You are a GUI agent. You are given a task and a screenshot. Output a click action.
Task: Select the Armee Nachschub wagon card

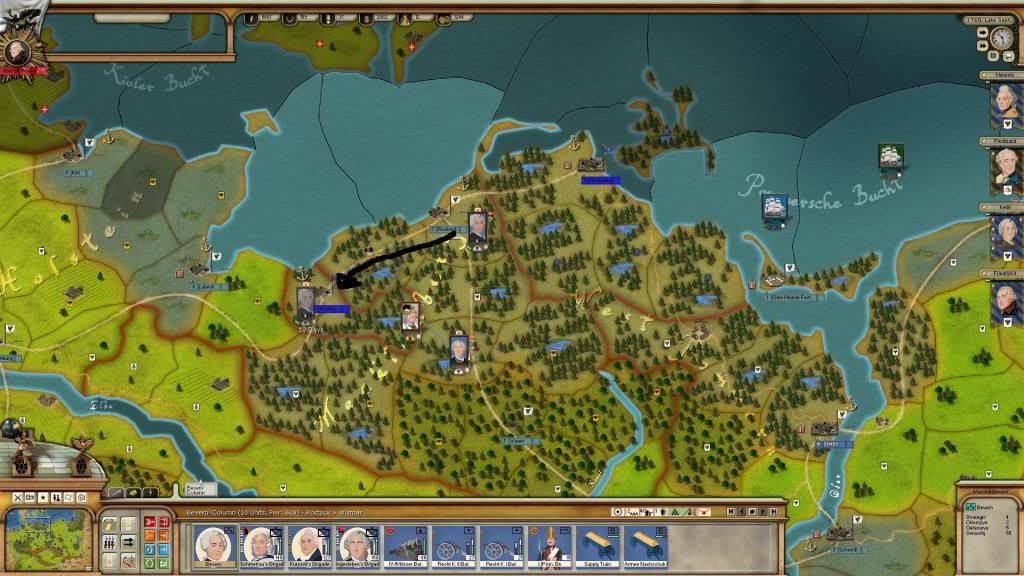(645, 546)
